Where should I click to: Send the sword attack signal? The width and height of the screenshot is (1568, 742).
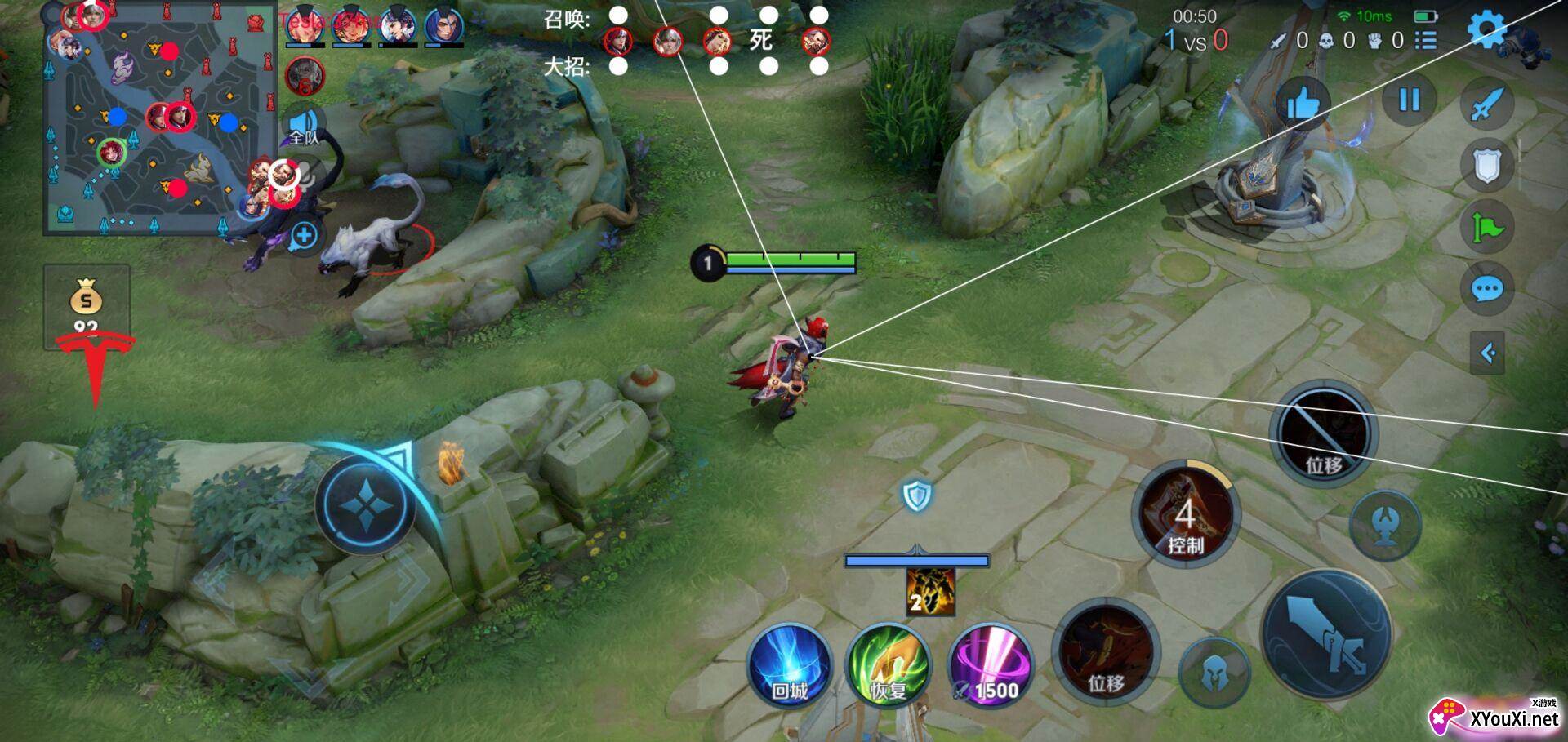[1486, 104]
